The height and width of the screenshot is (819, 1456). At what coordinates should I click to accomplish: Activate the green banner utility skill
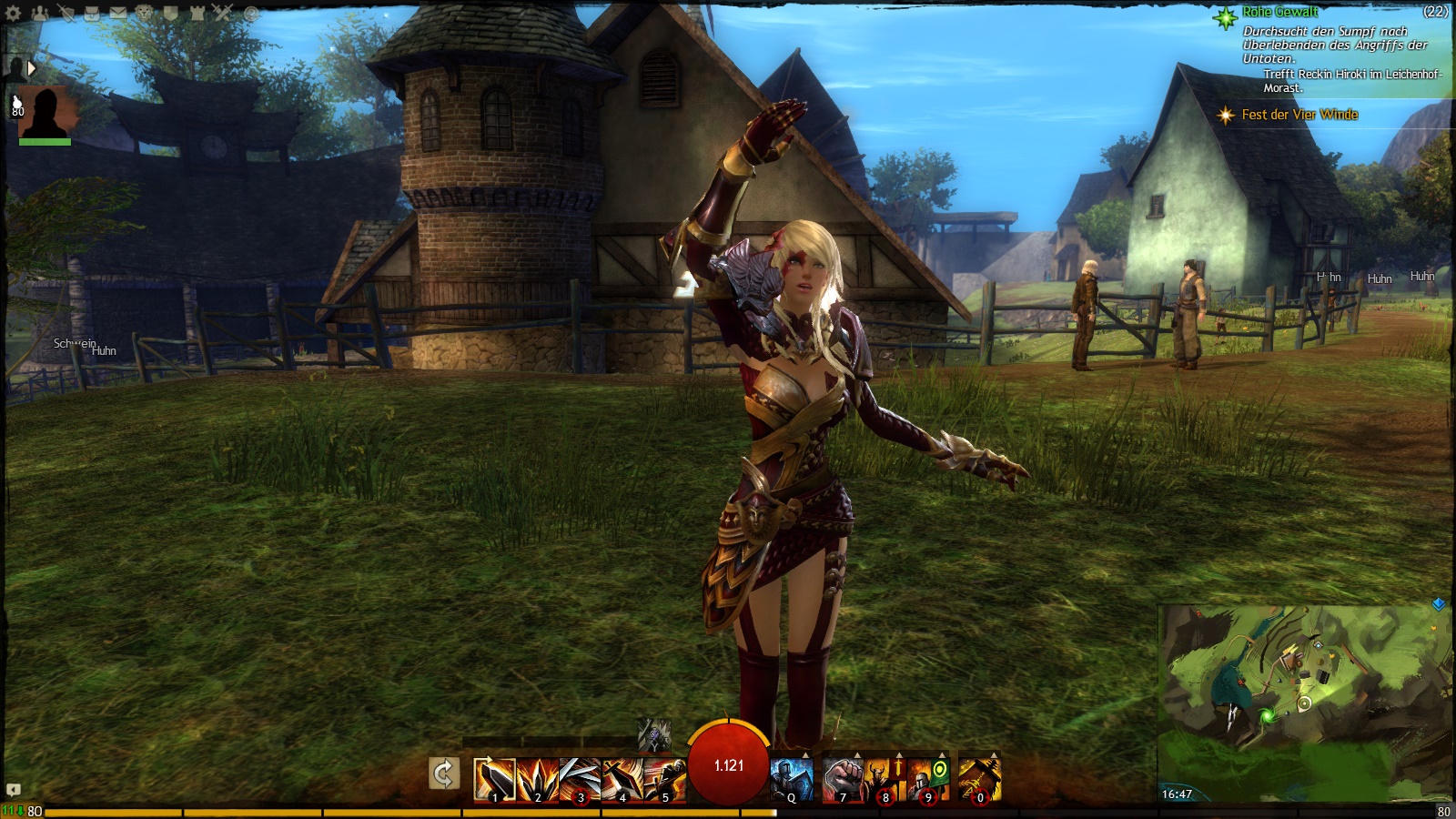pos(930,779)
